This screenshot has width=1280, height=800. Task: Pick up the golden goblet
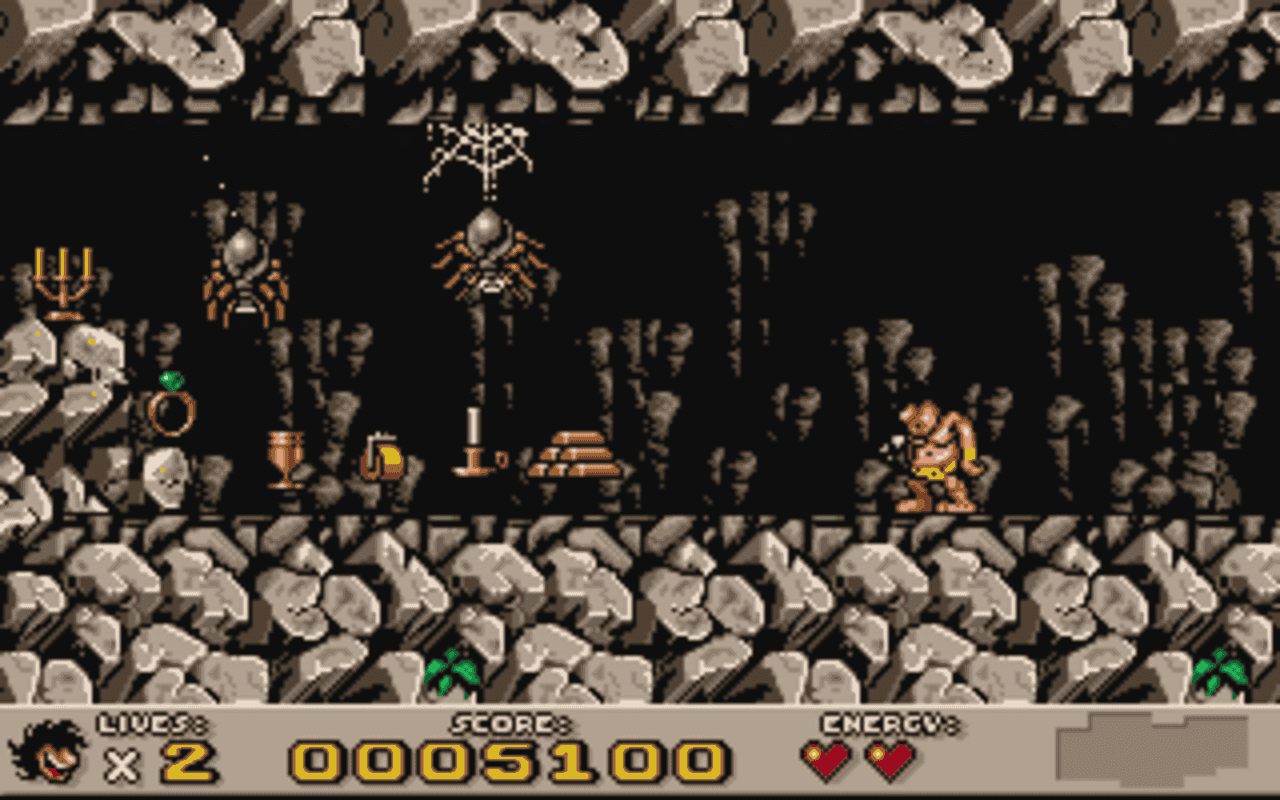tap(285, 460)
